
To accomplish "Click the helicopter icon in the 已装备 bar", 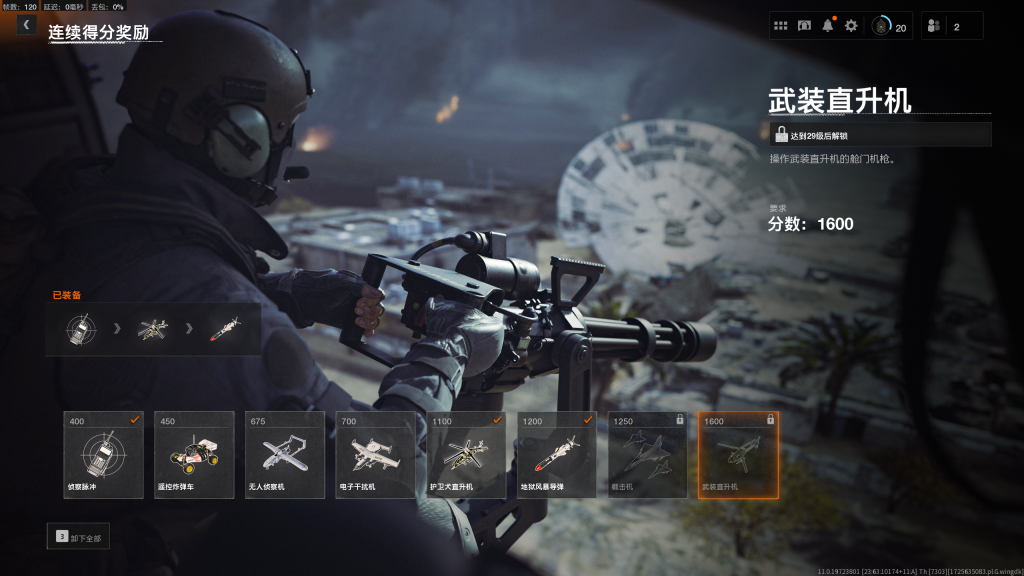I will tap(153, 329).
